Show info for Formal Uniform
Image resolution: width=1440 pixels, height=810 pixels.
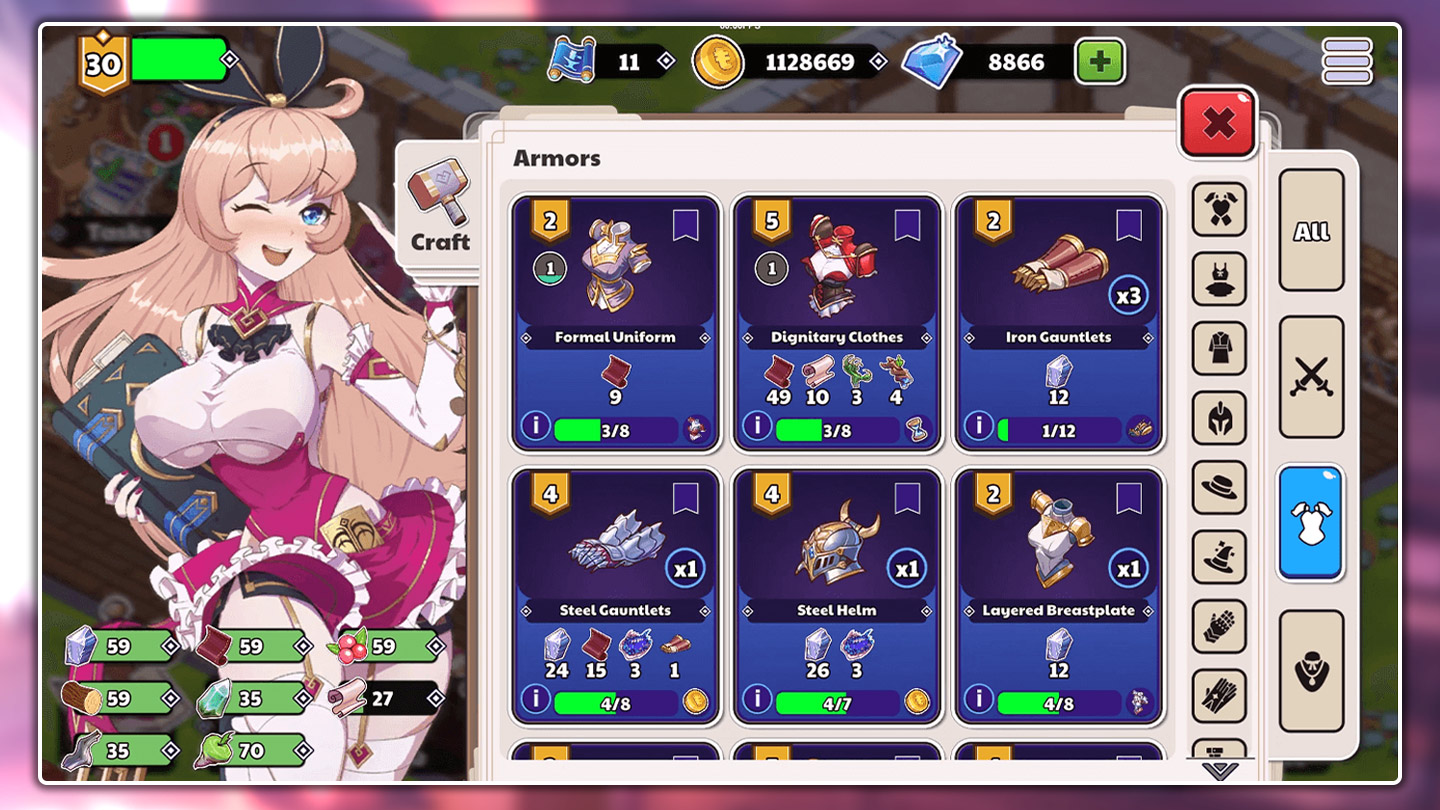pyautogui.click(x=535, y=426)
